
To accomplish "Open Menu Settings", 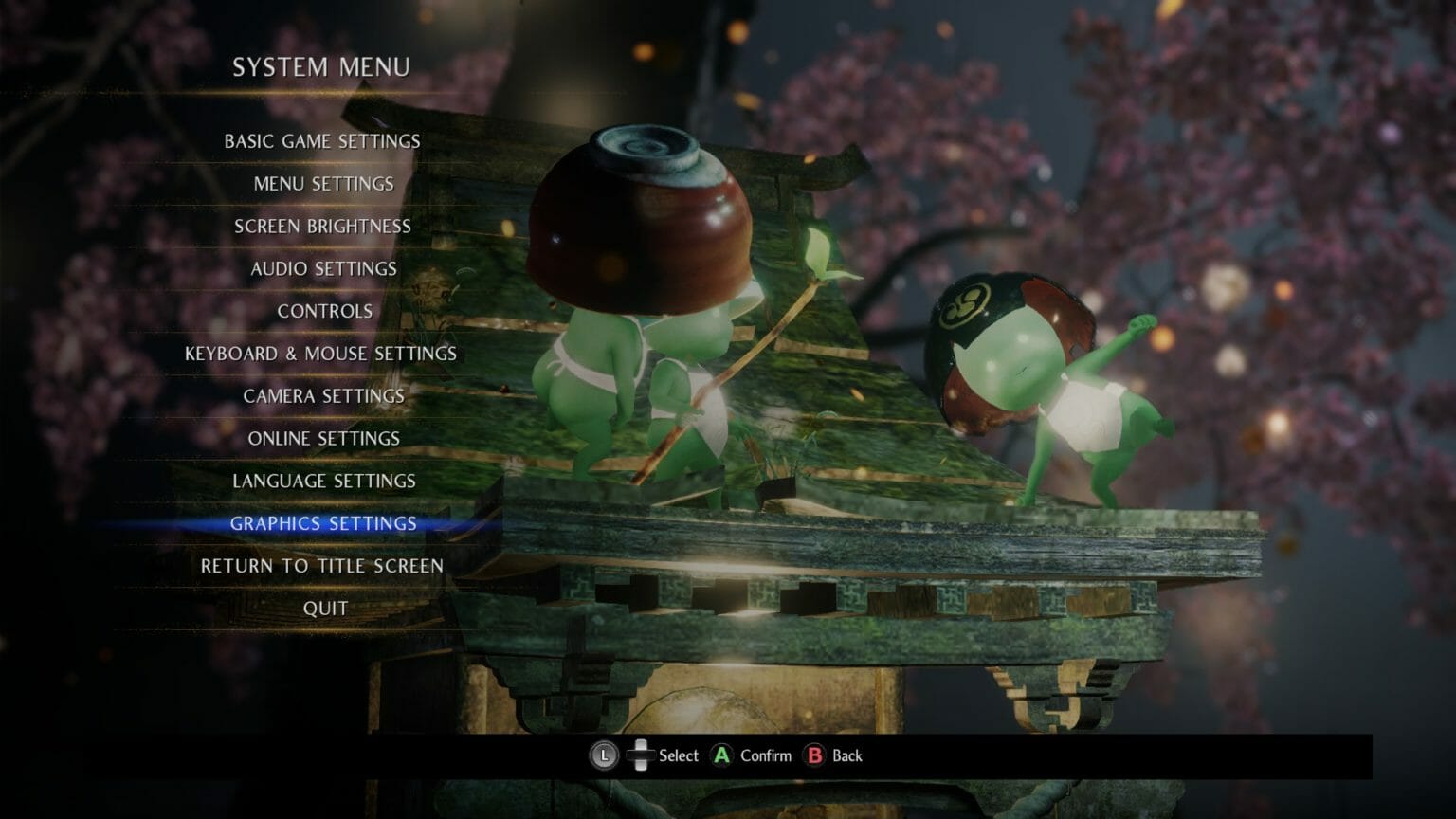I will click(322, 184).
